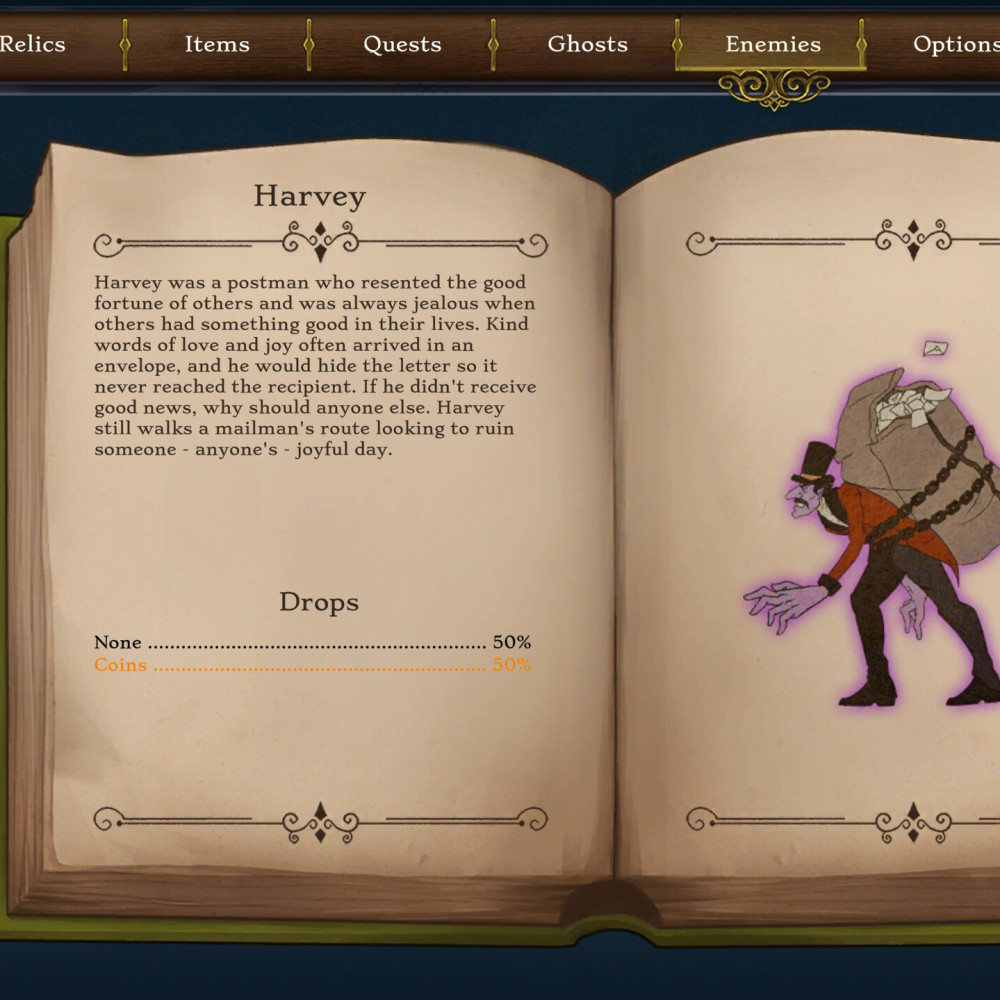Select the Ghosts tab
This screenshot has height=1000, width=1000.
tap(587, 44)
